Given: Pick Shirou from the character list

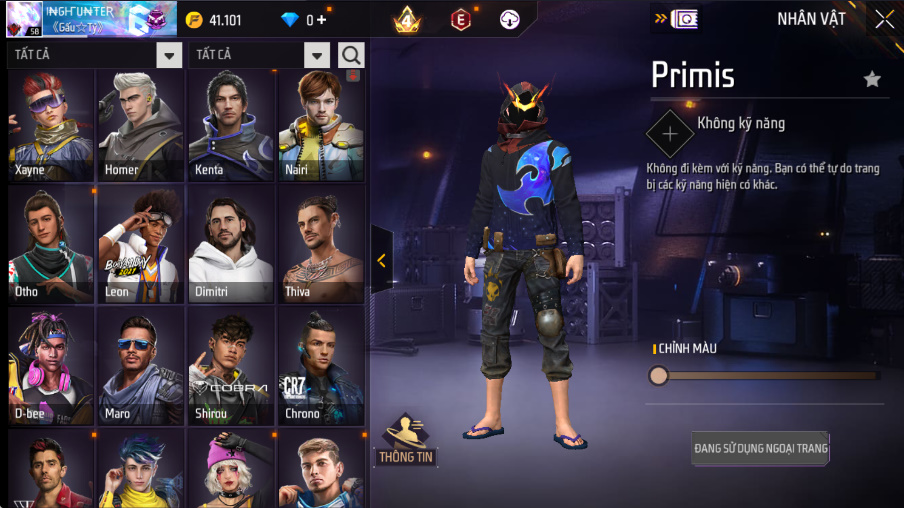Looking at the screenshot, I should [230, 367].
